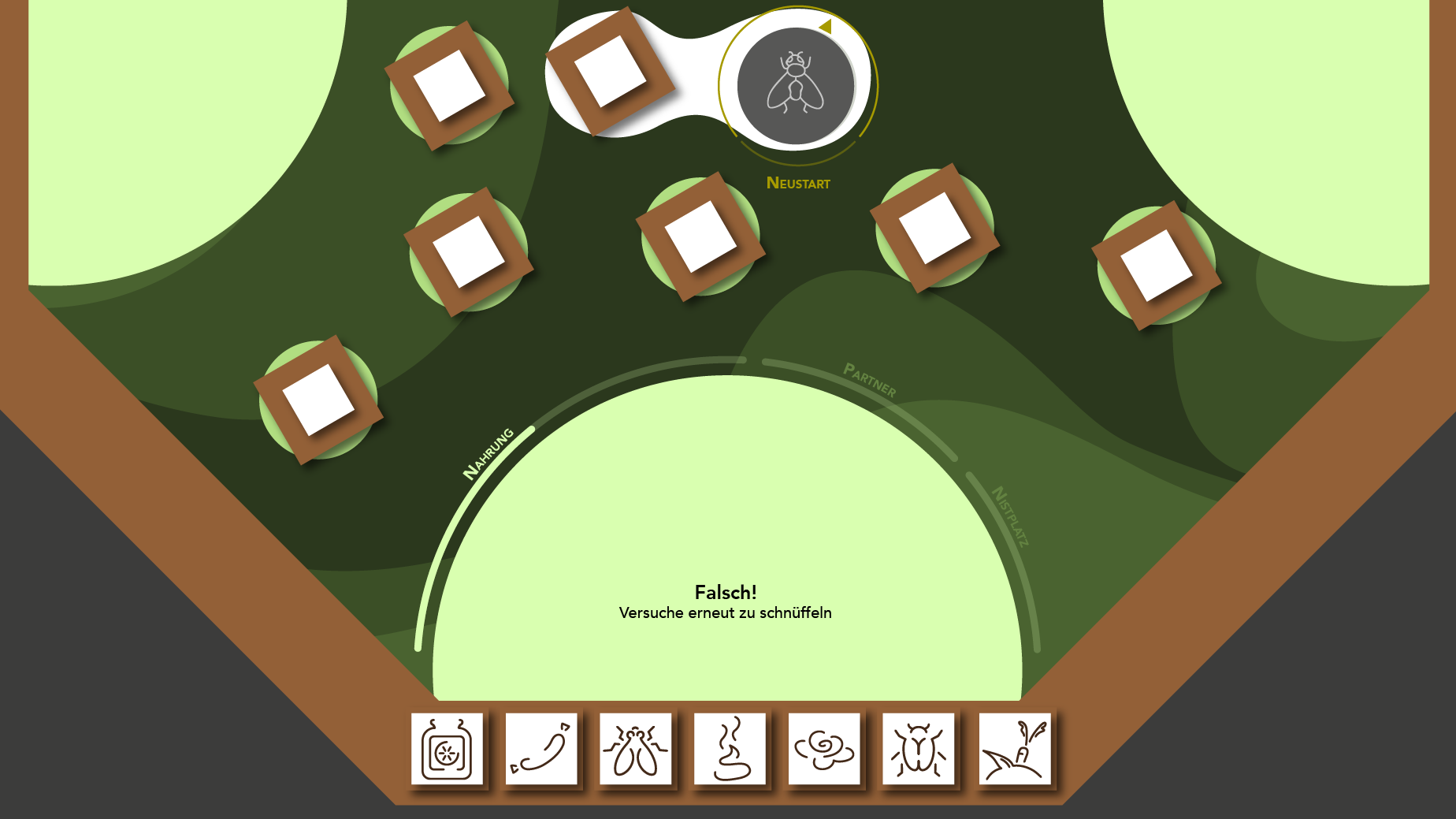Click the yellow triangle marker on the Neustart ring

826,28
